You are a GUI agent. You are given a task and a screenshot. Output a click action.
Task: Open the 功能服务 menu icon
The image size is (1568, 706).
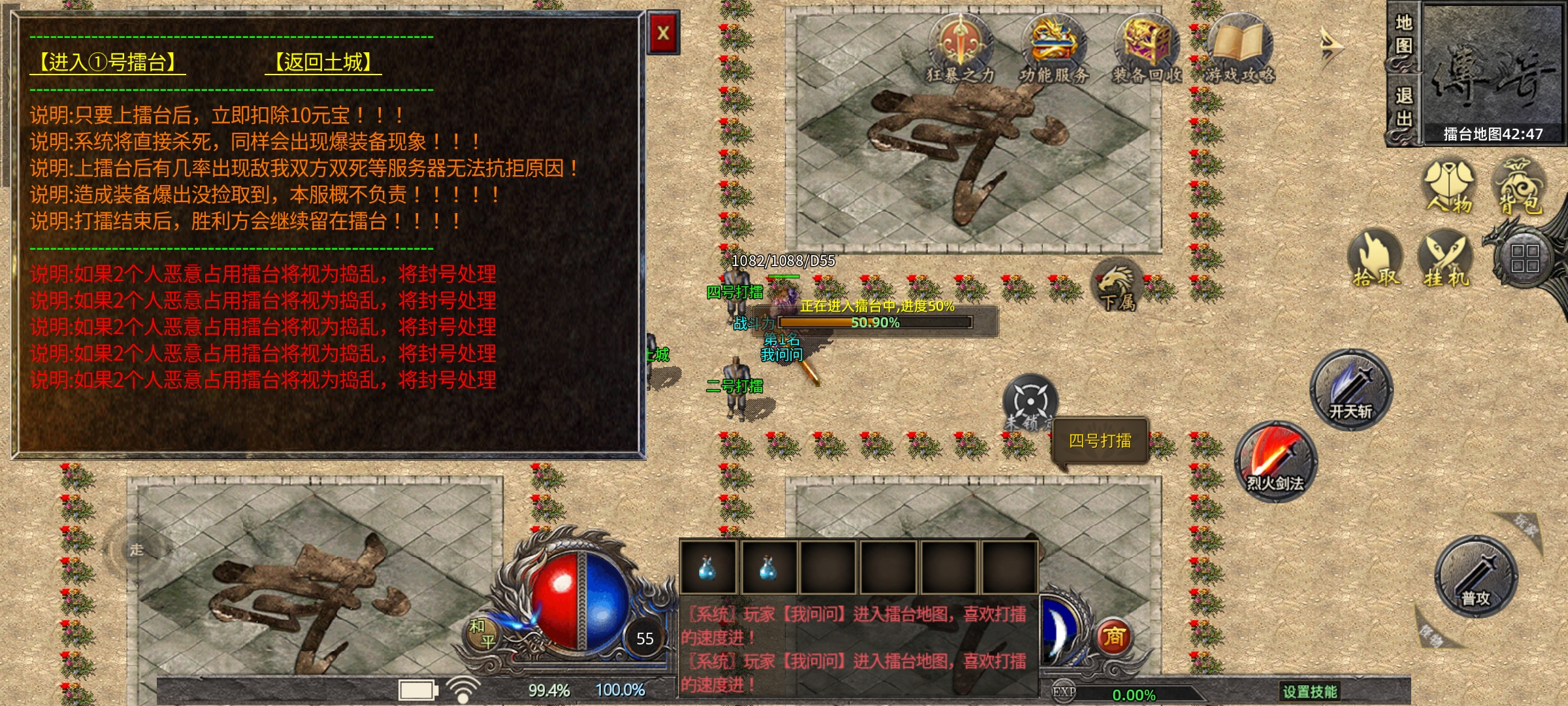click(x=1053, y=49)
